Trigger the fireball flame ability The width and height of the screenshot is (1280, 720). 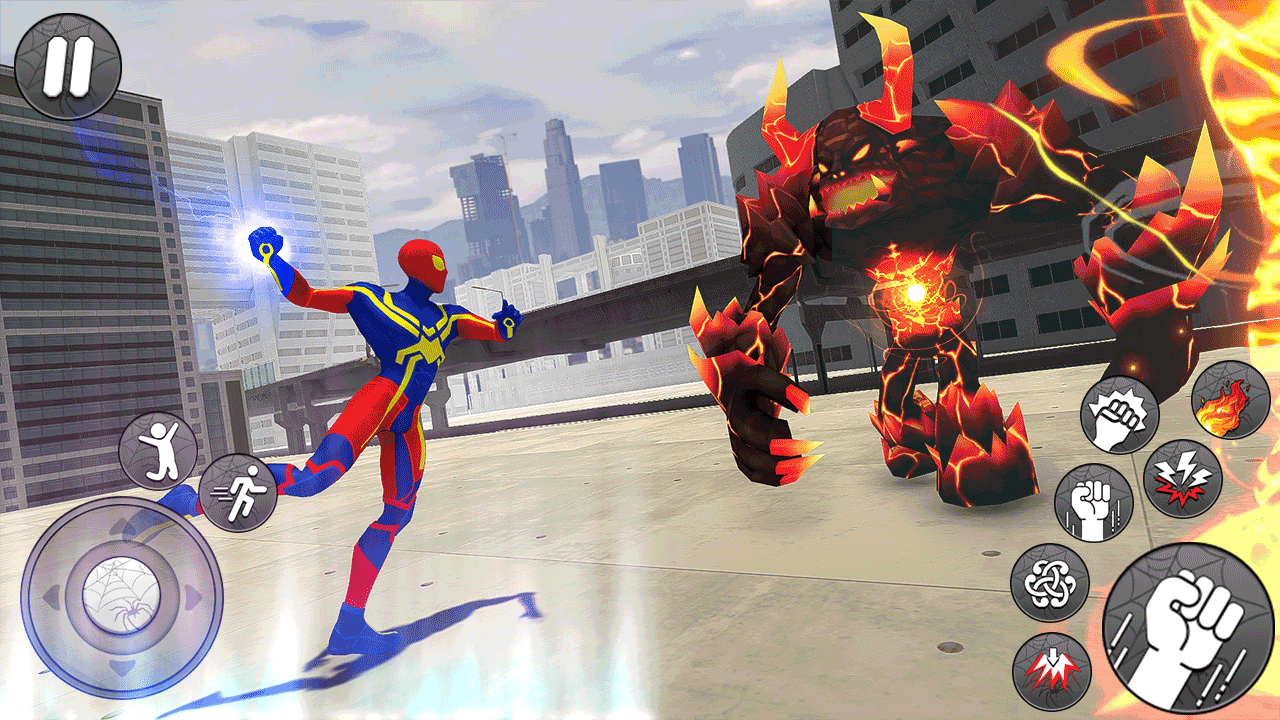pyautogui.click(x=1231, y=401)
